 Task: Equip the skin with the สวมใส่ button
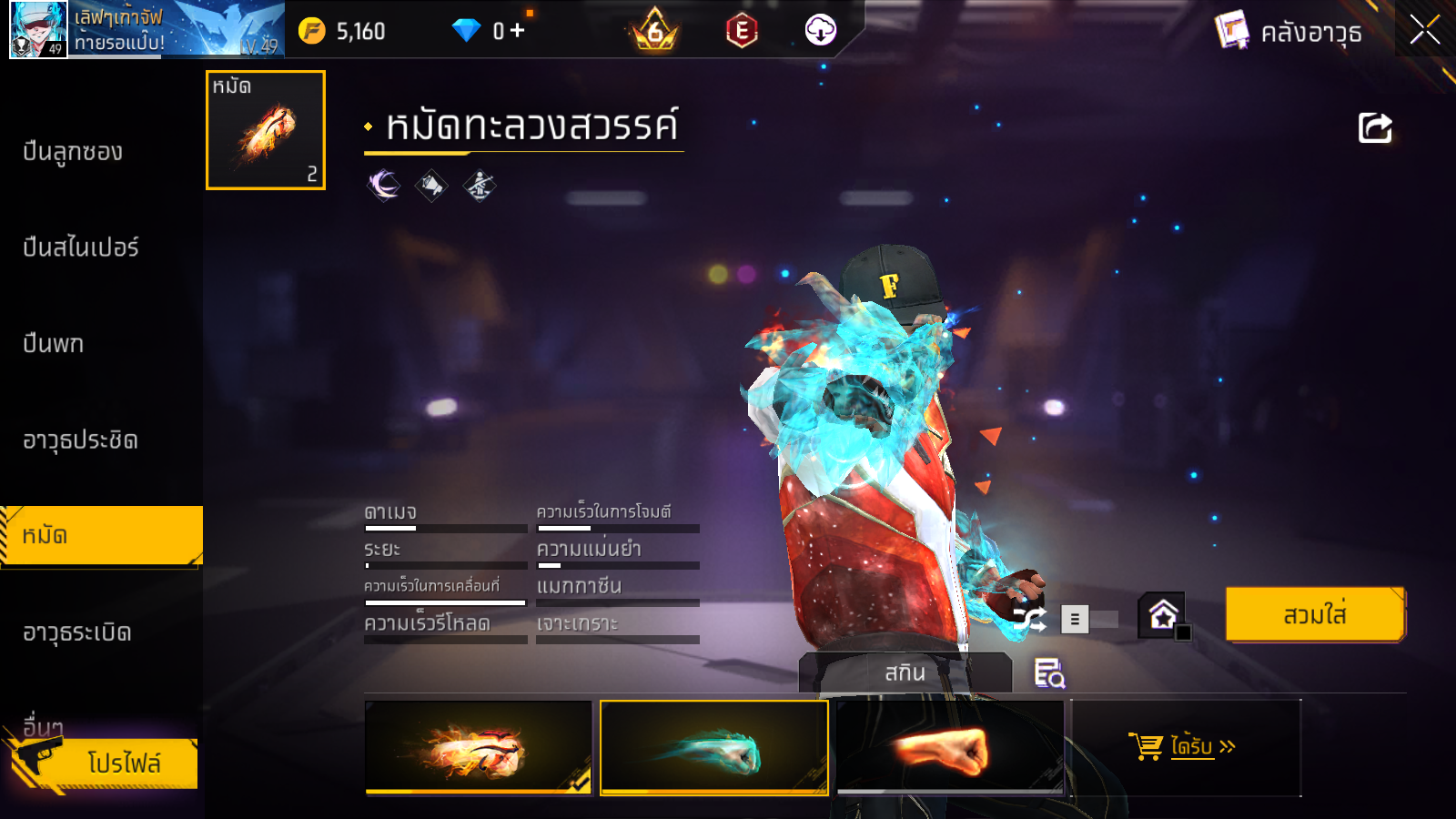point(1314,615)
